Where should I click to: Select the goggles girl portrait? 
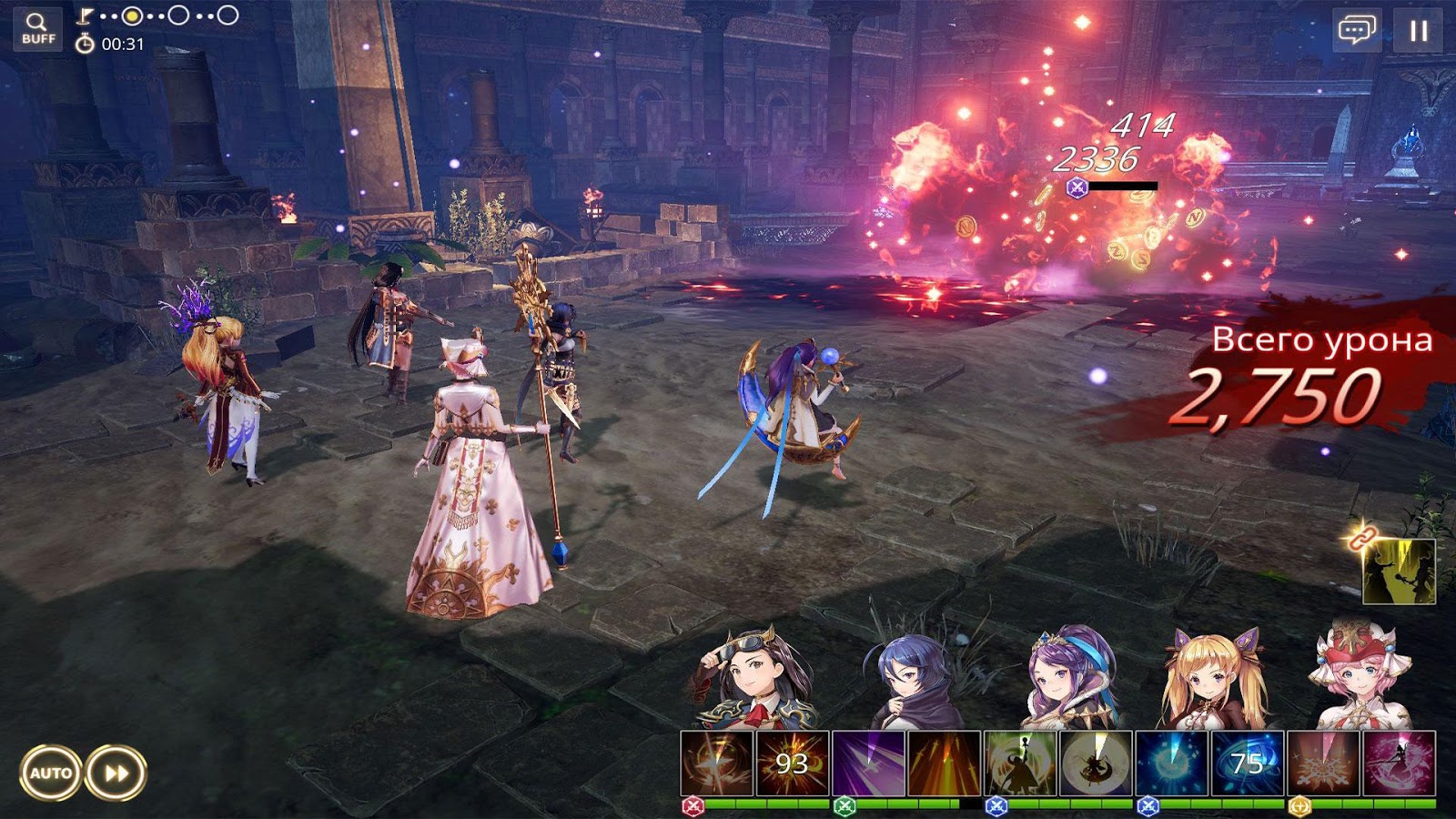(x=753, y=678)
